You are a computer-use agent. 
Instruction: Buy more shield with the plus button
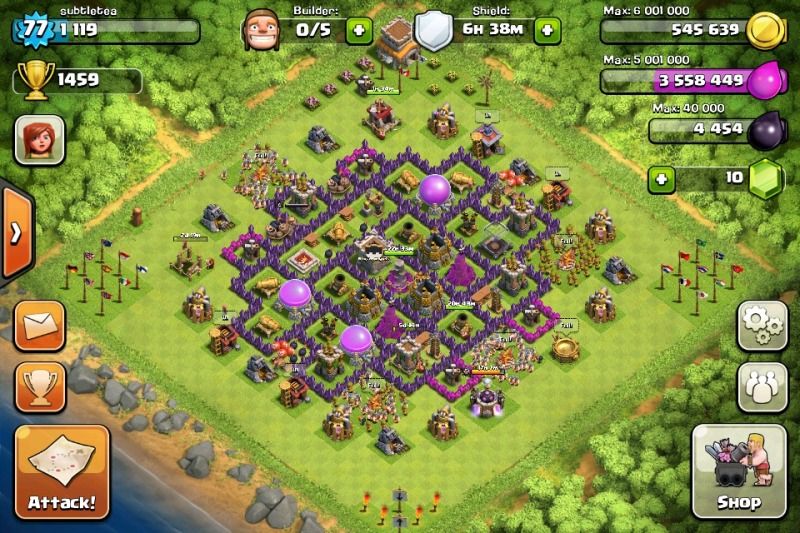[547, 29]
